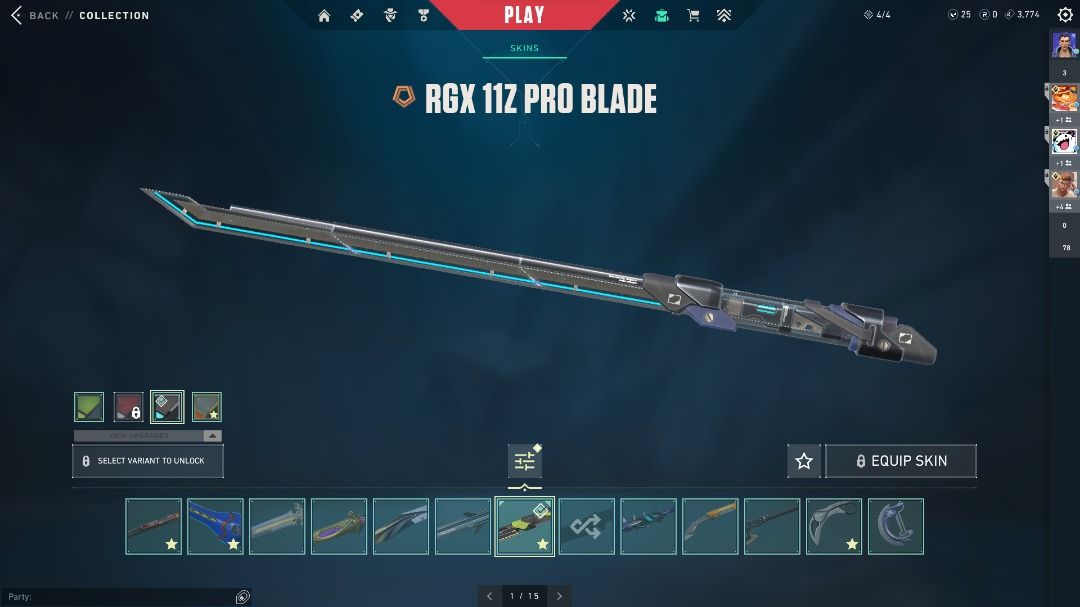This screenshot has height=607, width=1080.
Task: Hit the red PLAY button
Action: click(x=525, y=15)
